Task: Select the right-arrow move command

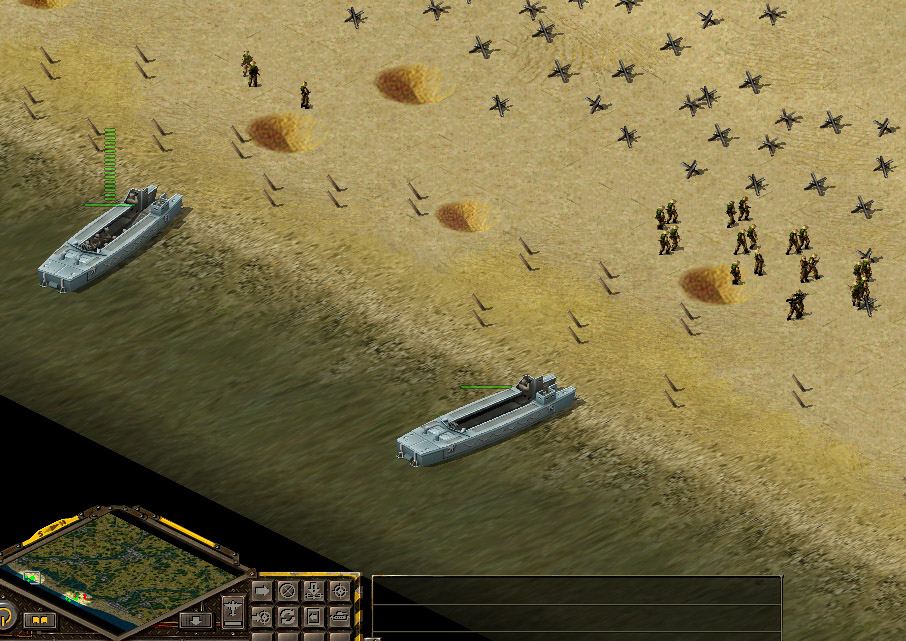Action: click(262, 591)
